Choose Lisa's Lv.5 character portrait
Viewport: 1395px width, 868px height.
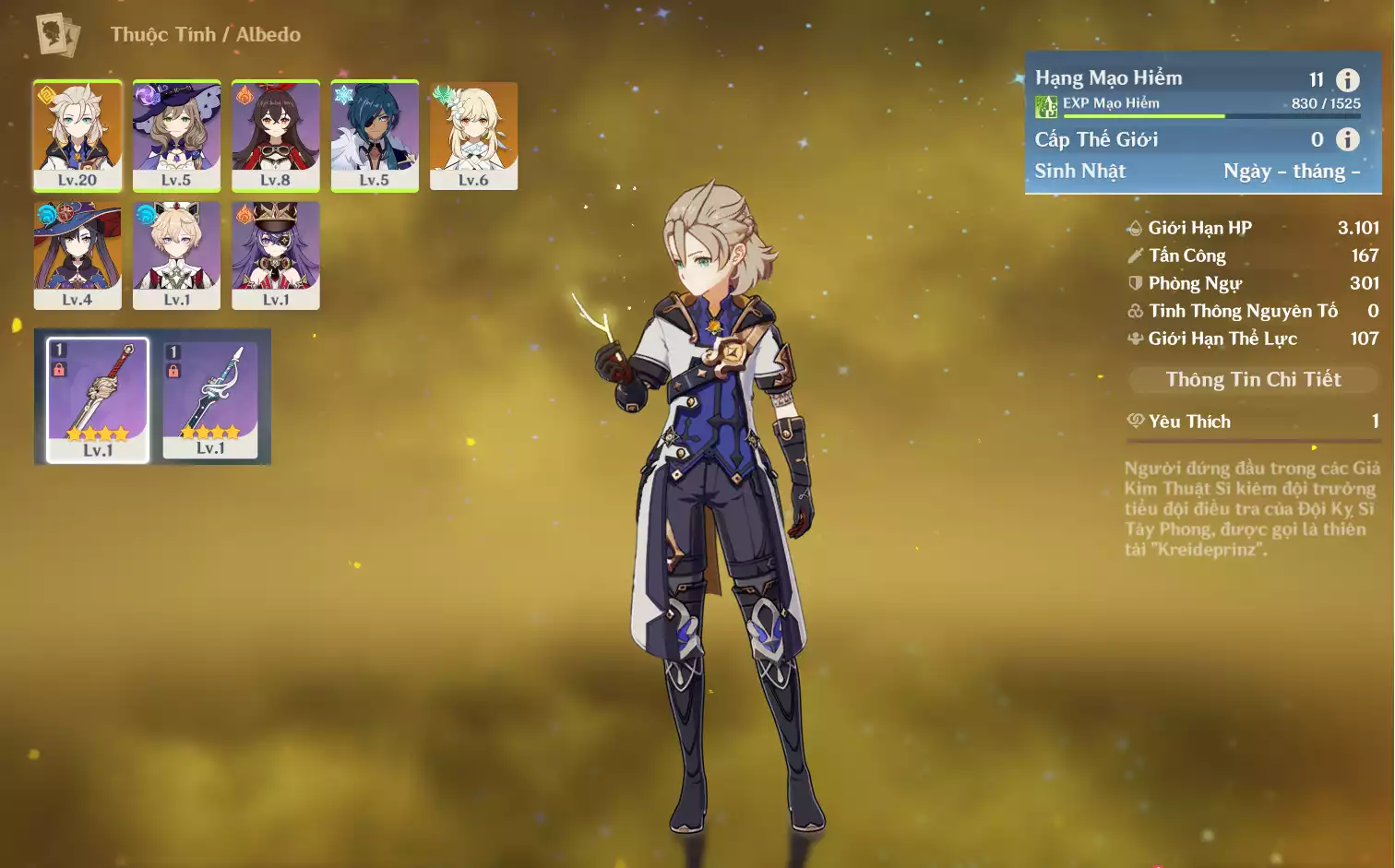pyautogui.click(x=176, y=135)
